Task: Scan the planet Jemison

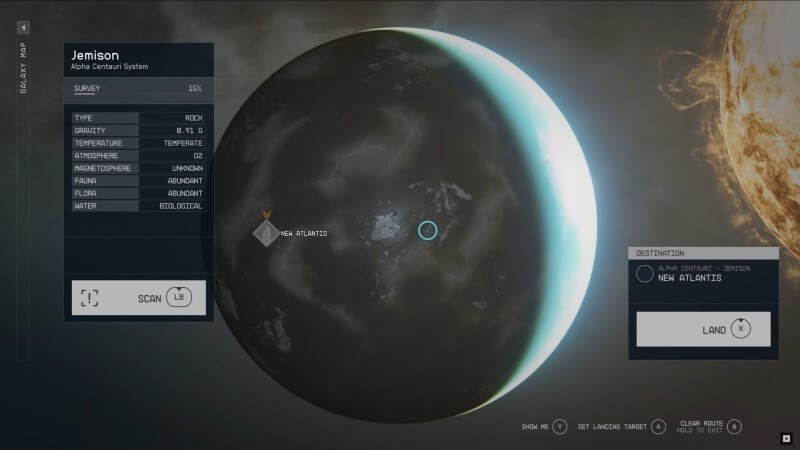Action: pyautogui.click(x=139, y=298)
